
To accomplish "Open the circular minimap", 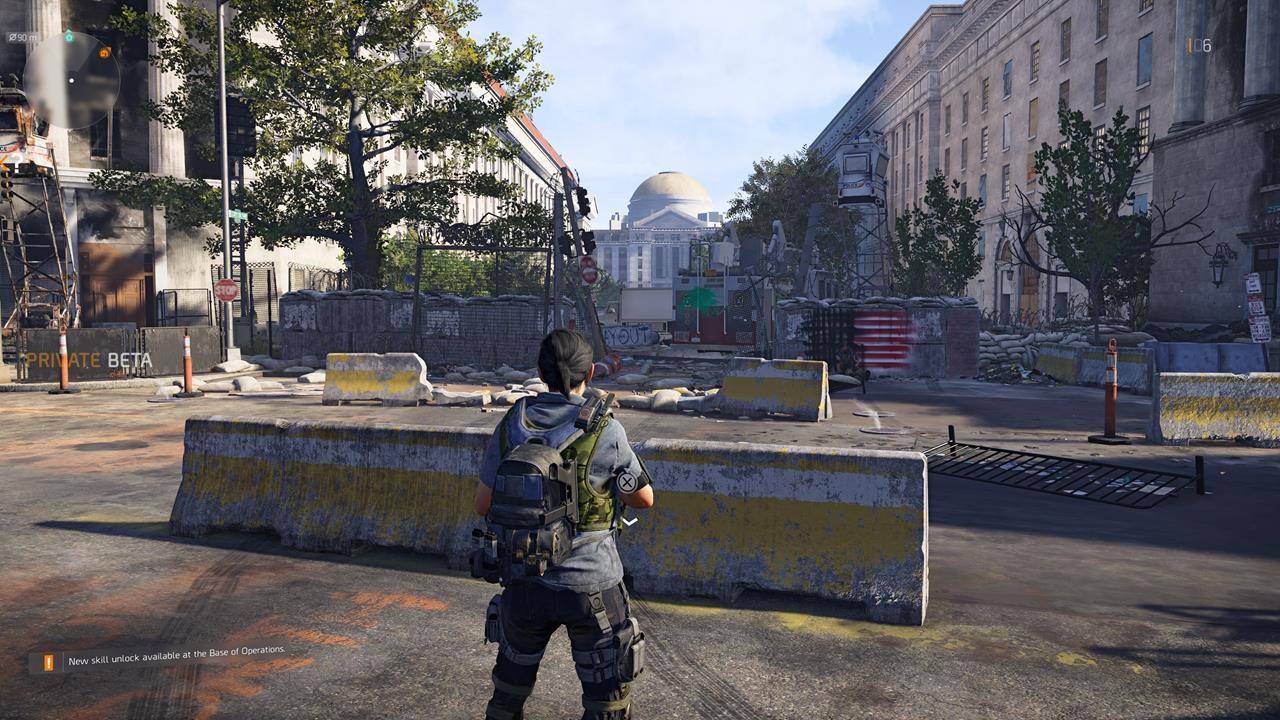I will point(71,80).
